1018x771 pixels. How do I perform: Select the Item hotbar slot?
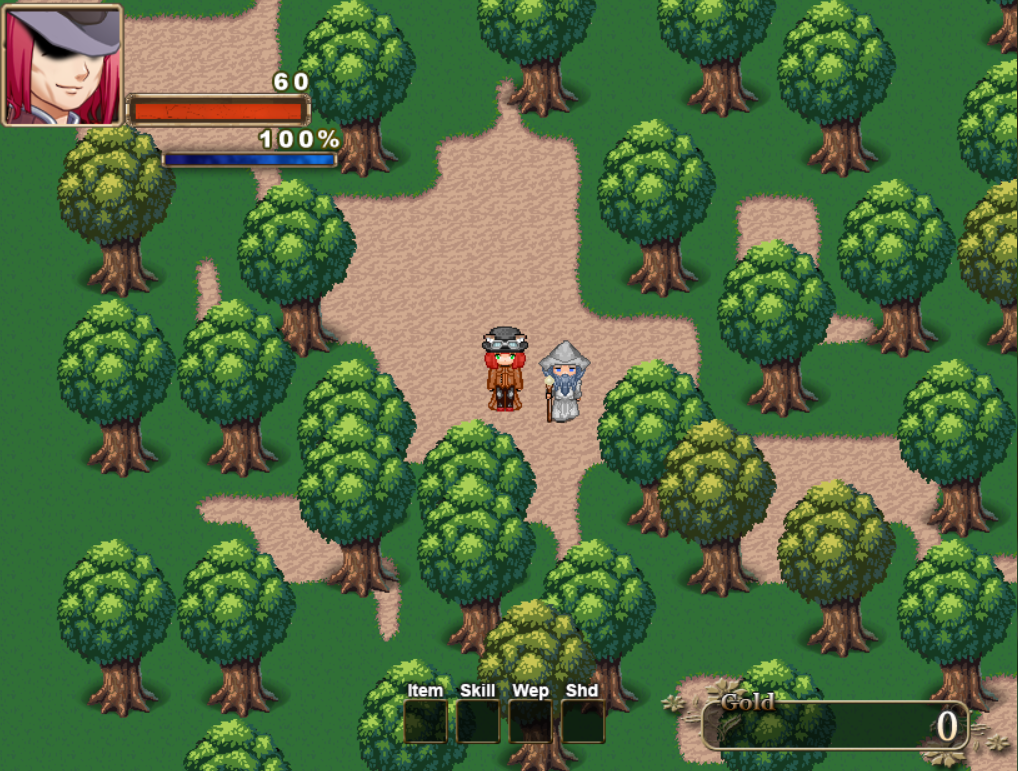click(x=425, y=721)
